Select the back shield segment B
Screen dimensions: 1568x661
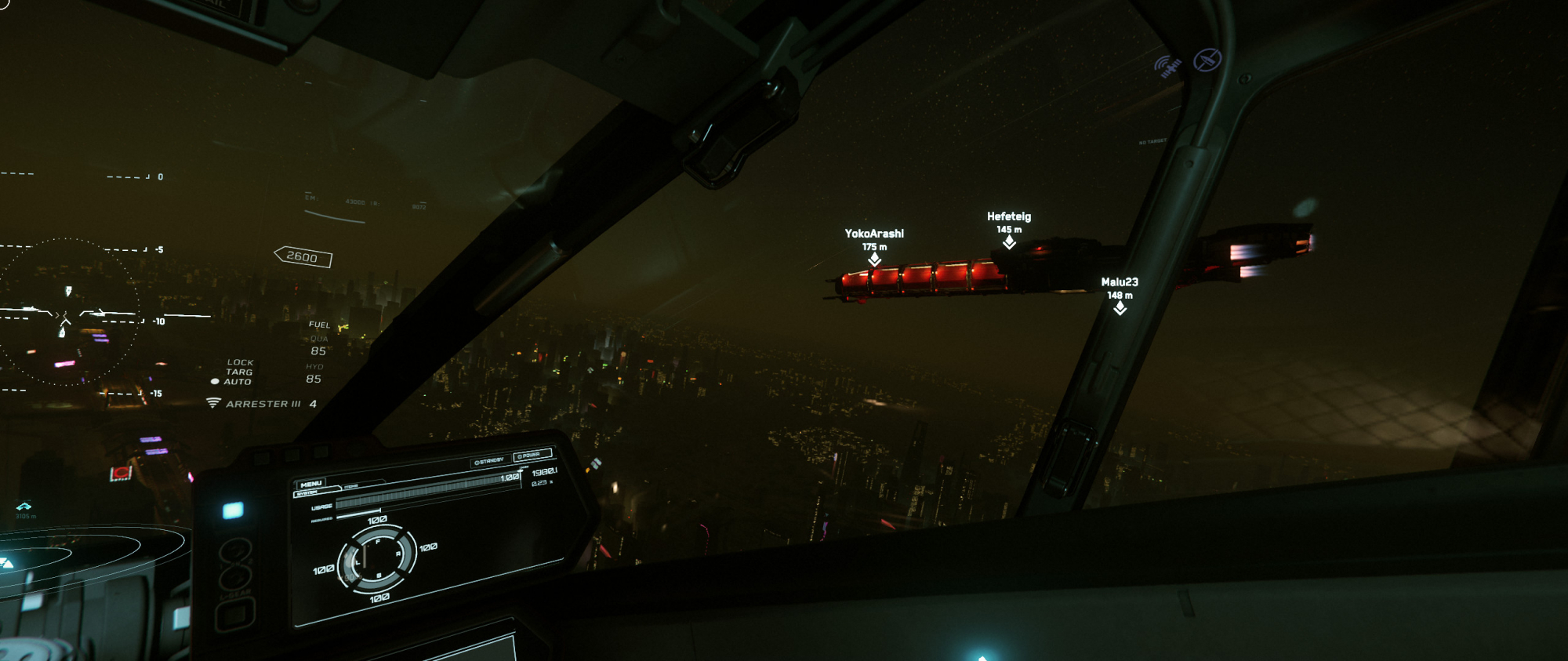point(379,576)
